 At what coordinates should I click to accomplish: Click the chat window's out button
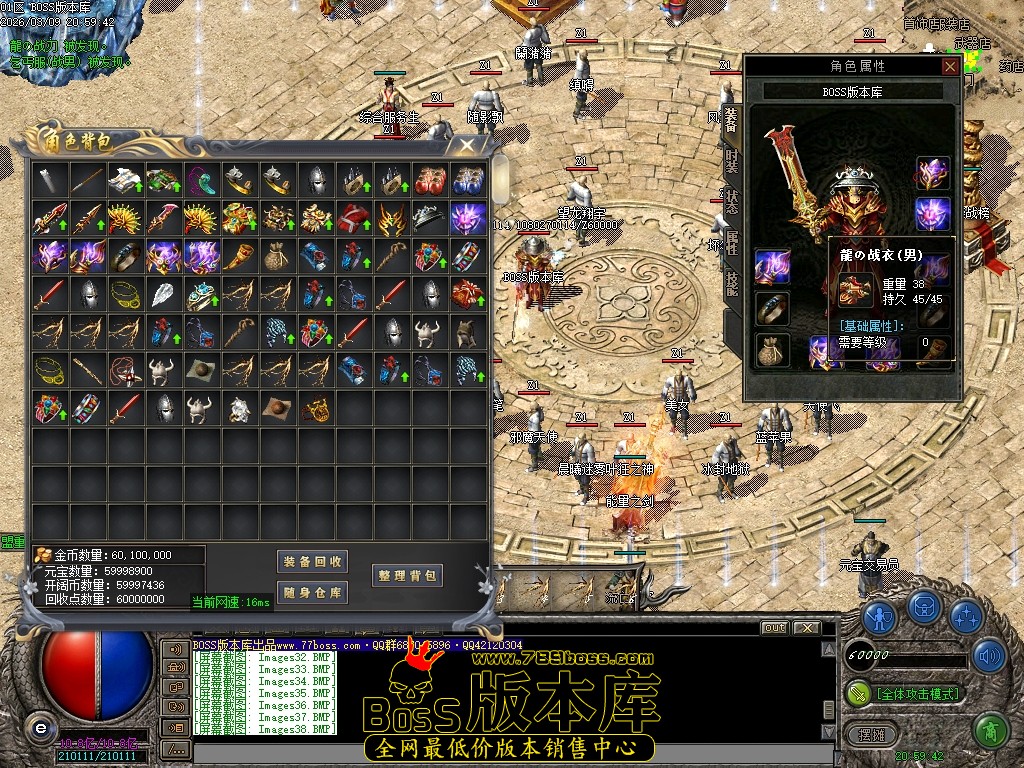click(x=774, y=628)
